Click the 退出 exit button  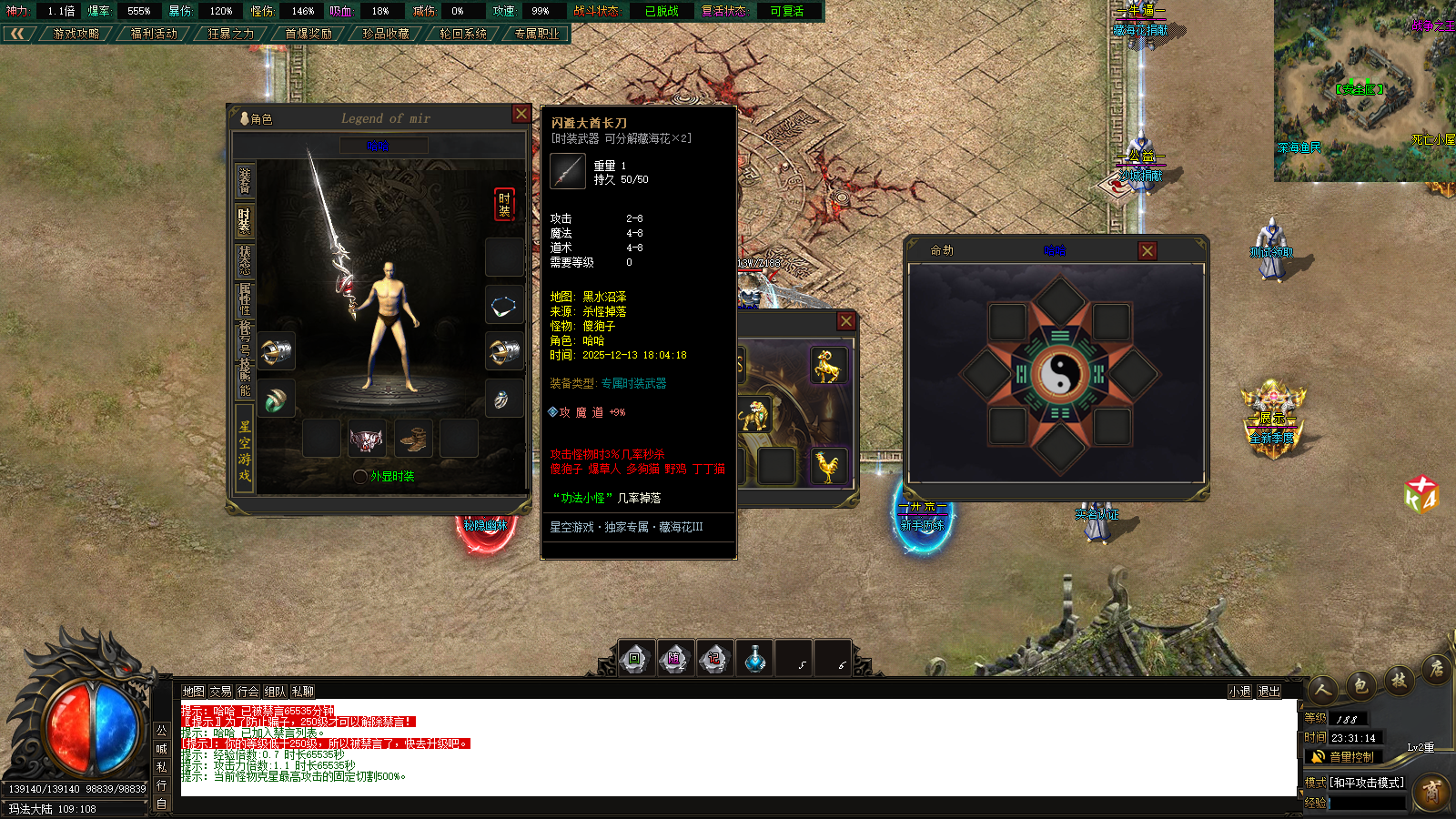coord(1269,692)
